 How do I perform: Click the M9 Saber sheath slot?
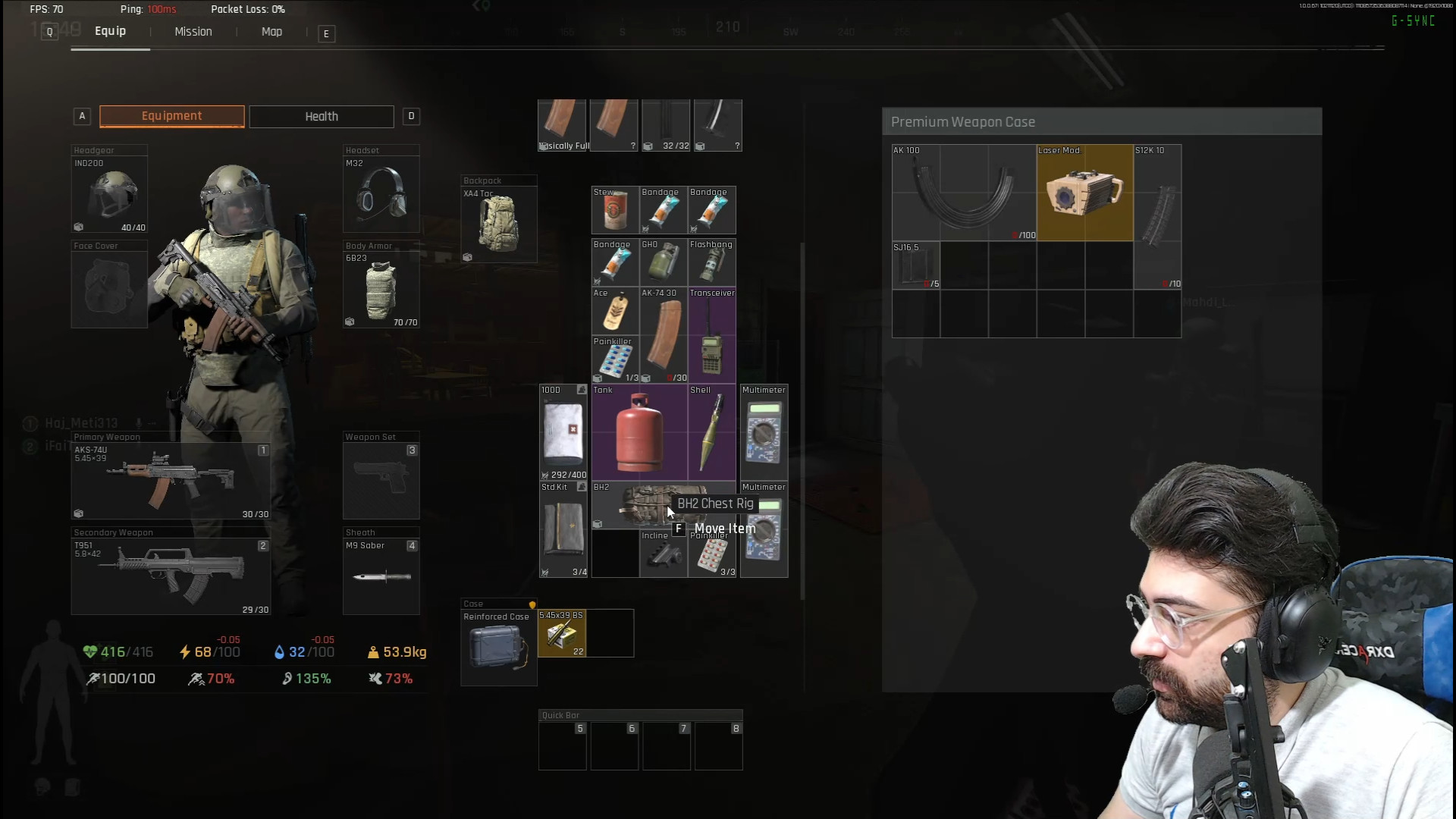(x=381, y=576)
